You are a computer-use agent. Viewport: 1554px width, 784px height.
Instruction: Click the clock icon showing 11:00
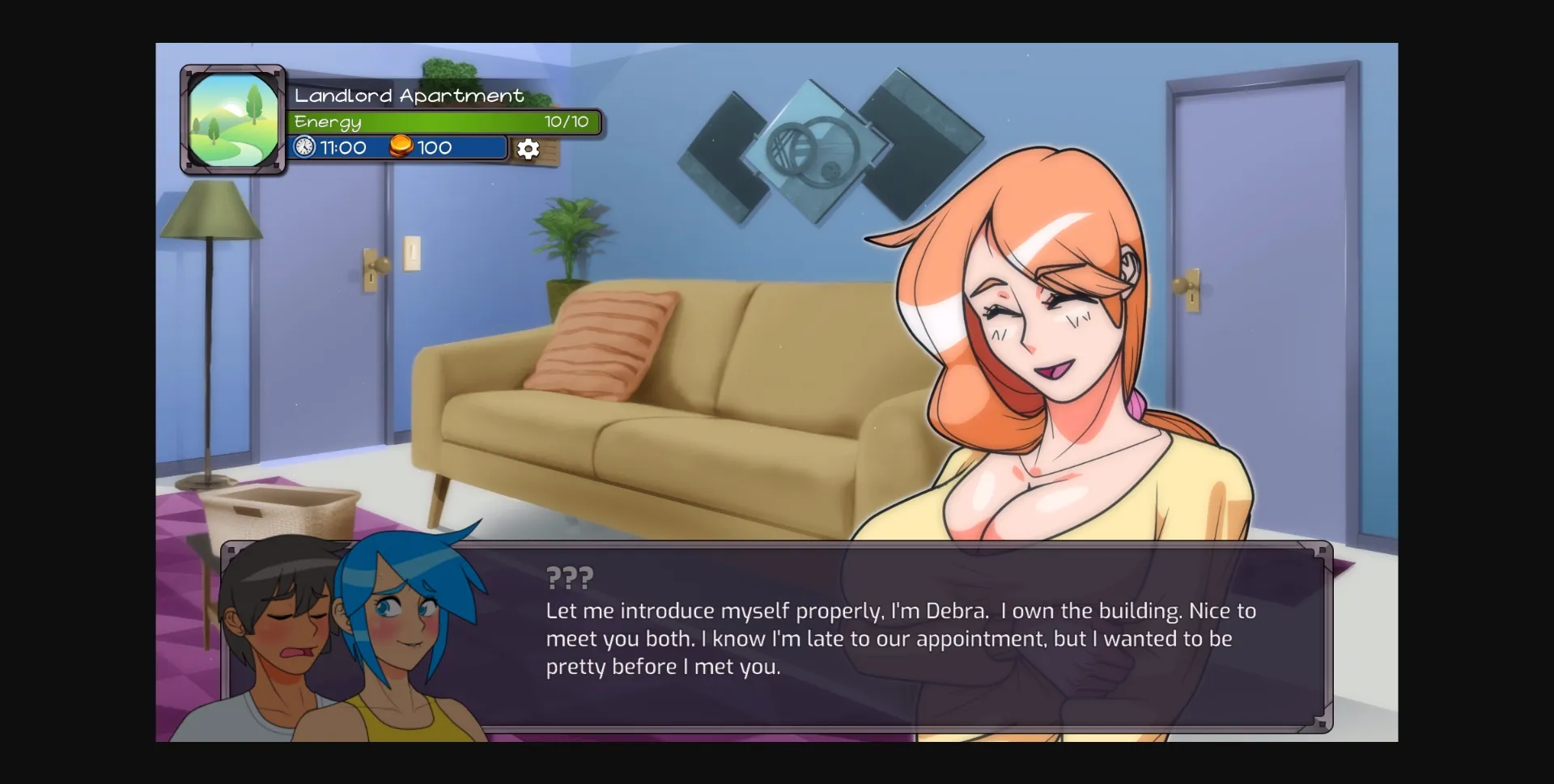coord(304,147)
